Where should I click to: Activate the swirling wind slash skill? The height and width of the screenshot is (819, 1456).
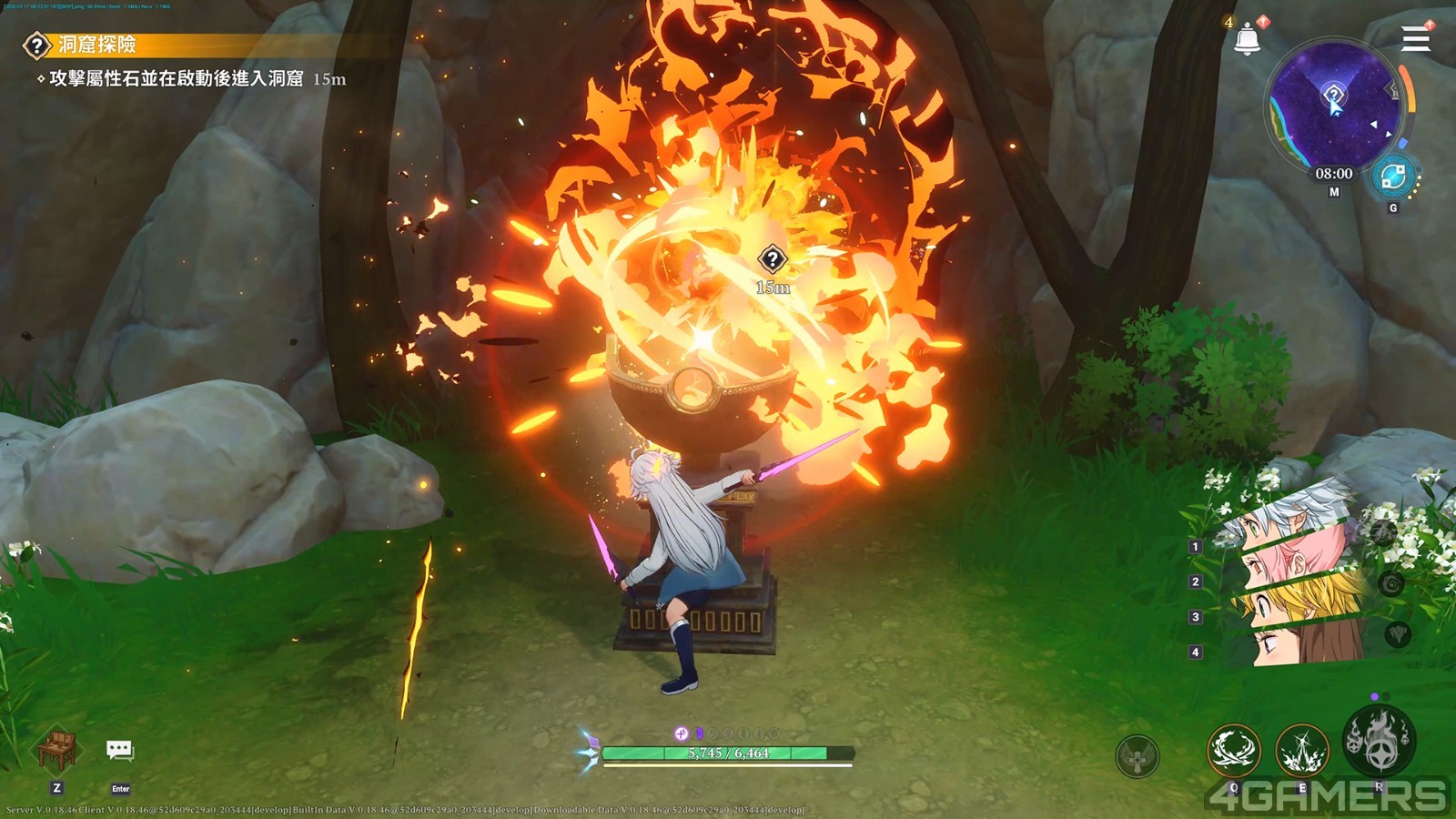[x=1233, y=751]
